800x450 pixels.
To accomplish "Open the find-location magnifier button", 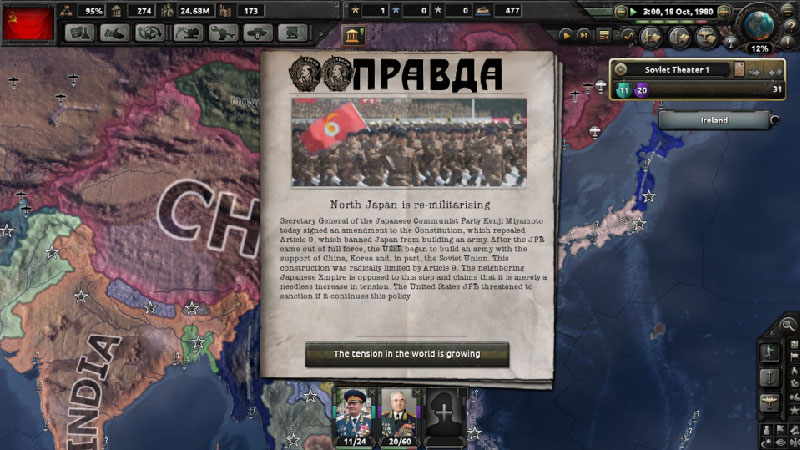I will [x=789, y=324].
